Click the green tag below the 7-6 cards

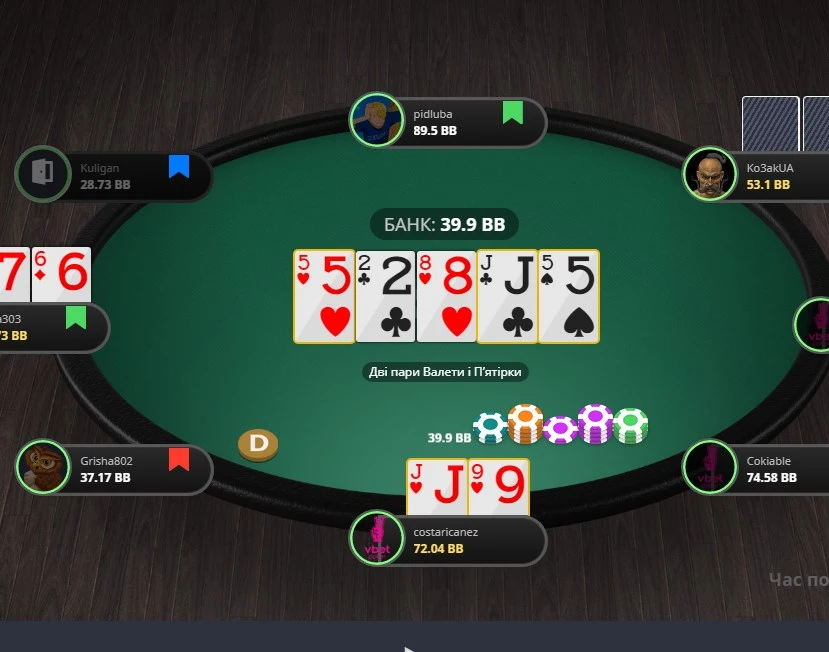tap(76, 318)
